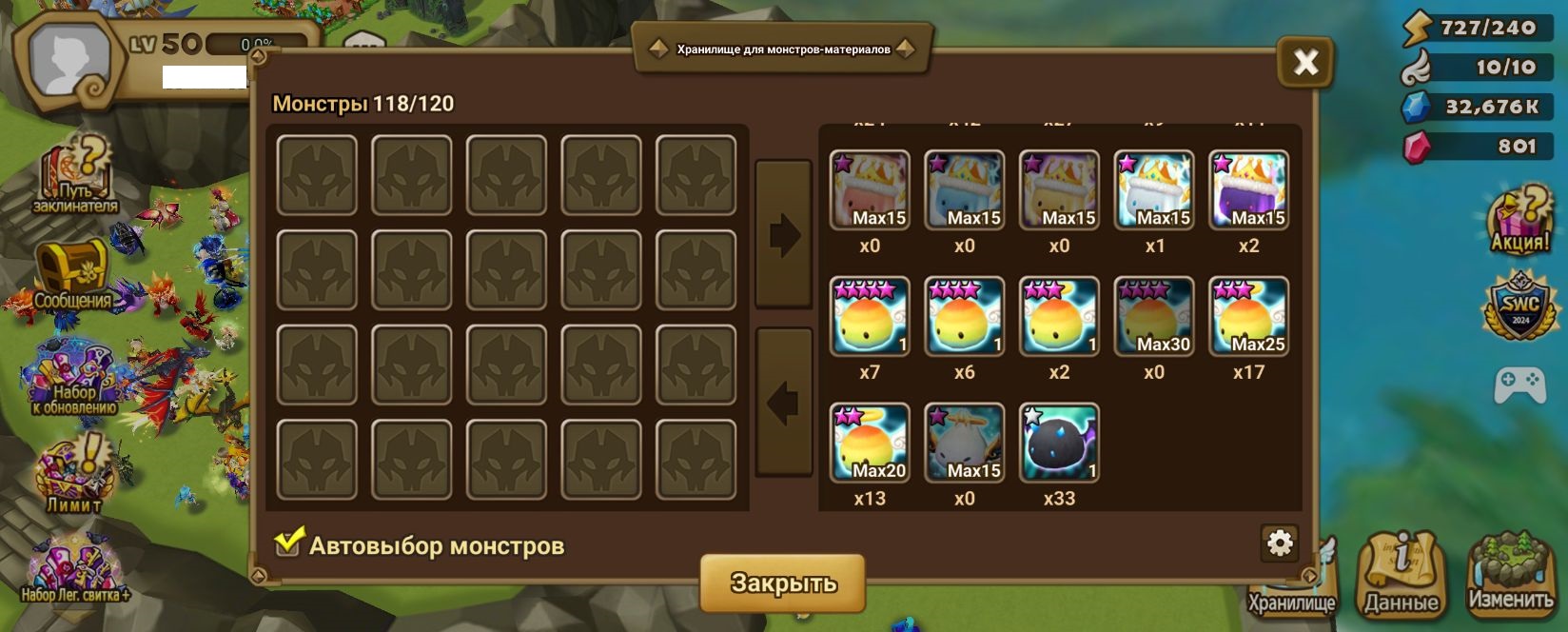
Task: Click the Изменить island button
Action: (x=1510, y=574)
